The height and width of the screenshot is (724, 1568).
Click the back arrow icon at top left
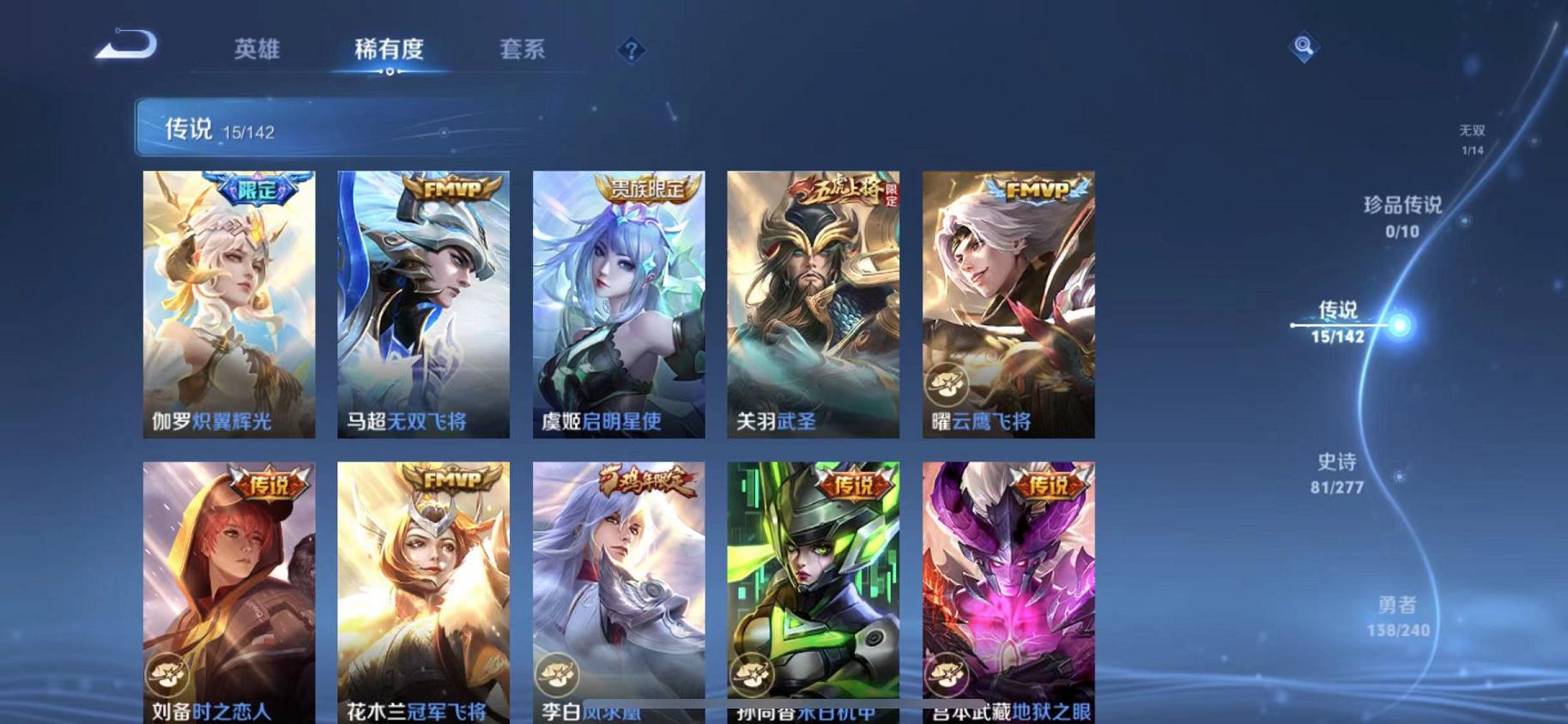(130, 48)
